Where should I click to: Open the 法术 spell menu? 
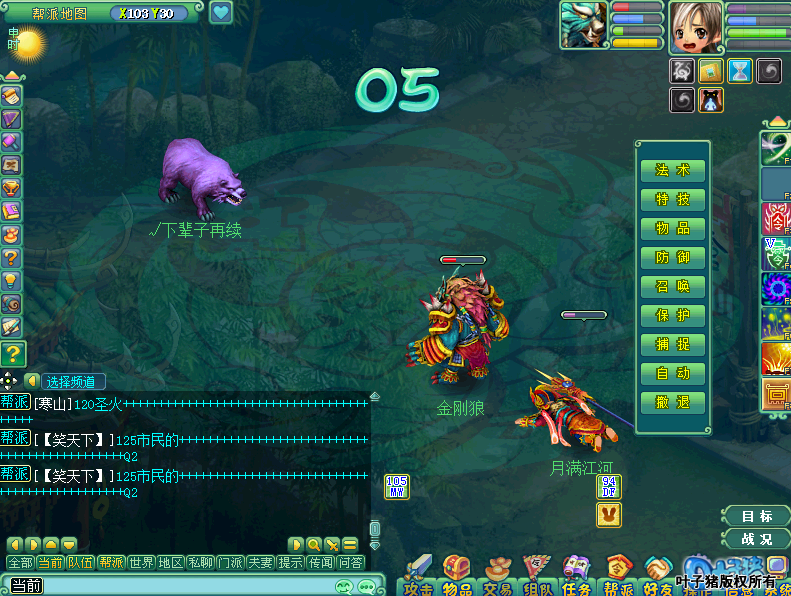point(673,170)
